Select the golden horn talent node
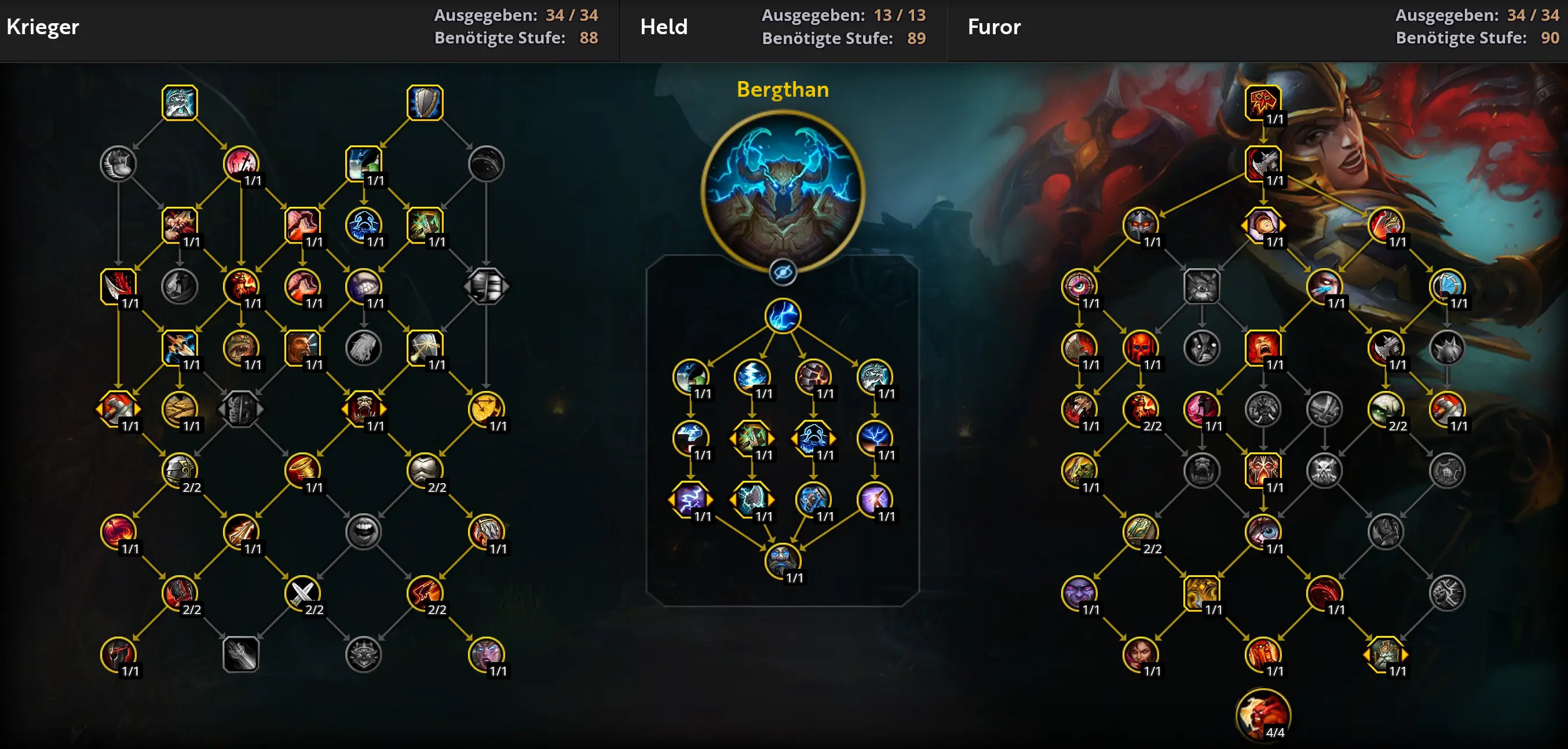The height and width of the screenshot is (749, 1568). coord(302,470)
